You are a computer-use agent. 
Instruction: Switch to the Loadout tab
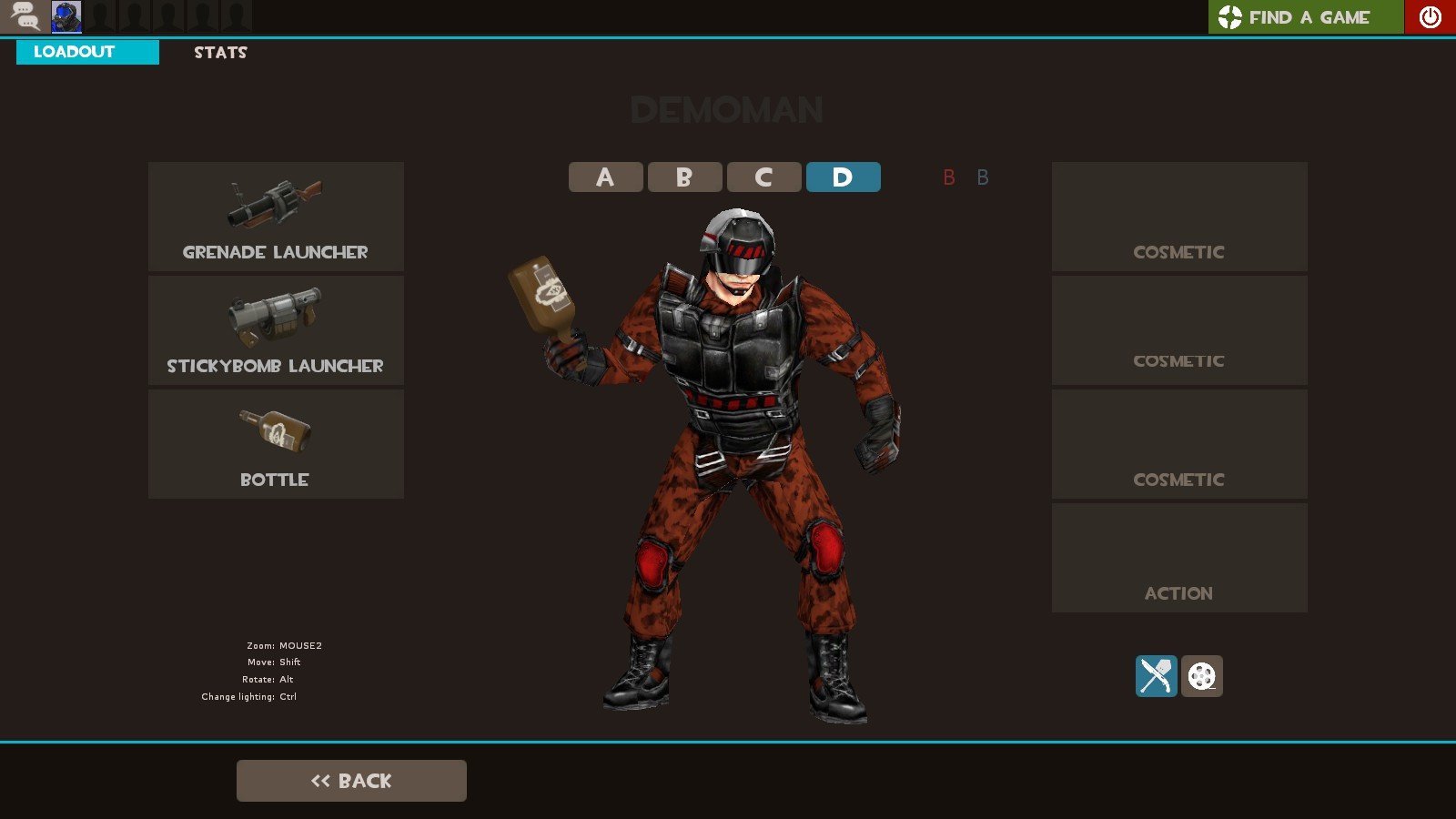87,52
